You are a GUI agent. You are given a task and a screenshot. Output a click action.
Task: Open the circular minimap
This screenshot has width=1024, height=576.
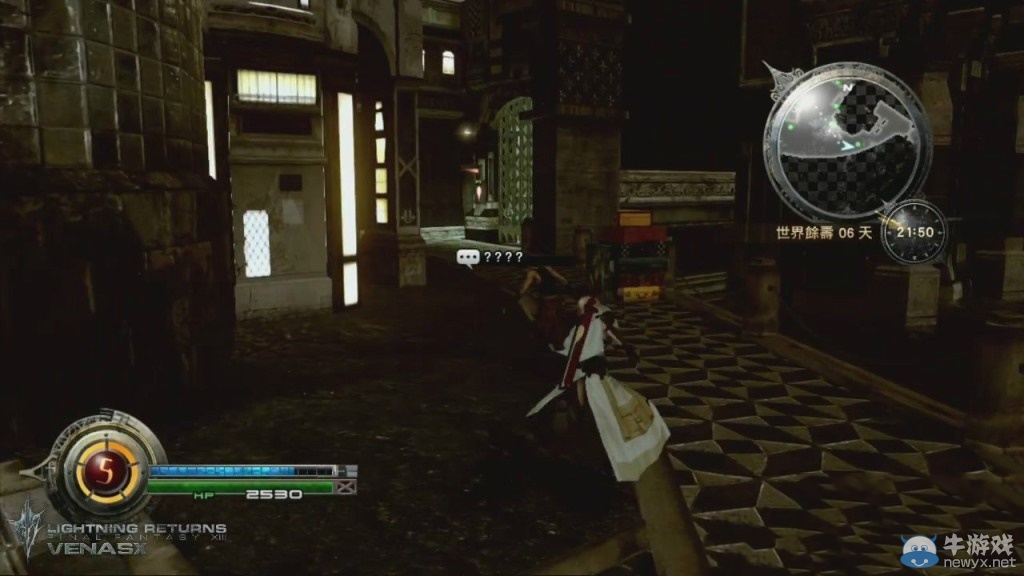click(847, 138)
